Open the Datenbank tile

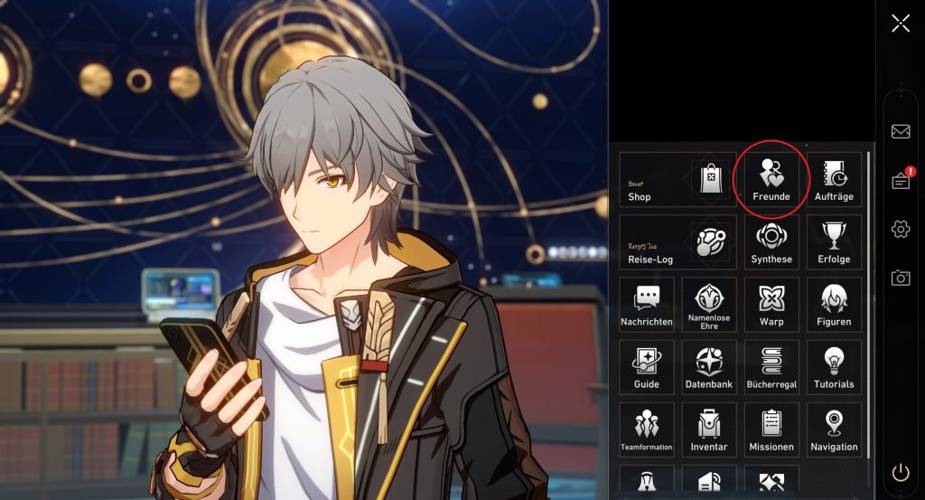709,367
